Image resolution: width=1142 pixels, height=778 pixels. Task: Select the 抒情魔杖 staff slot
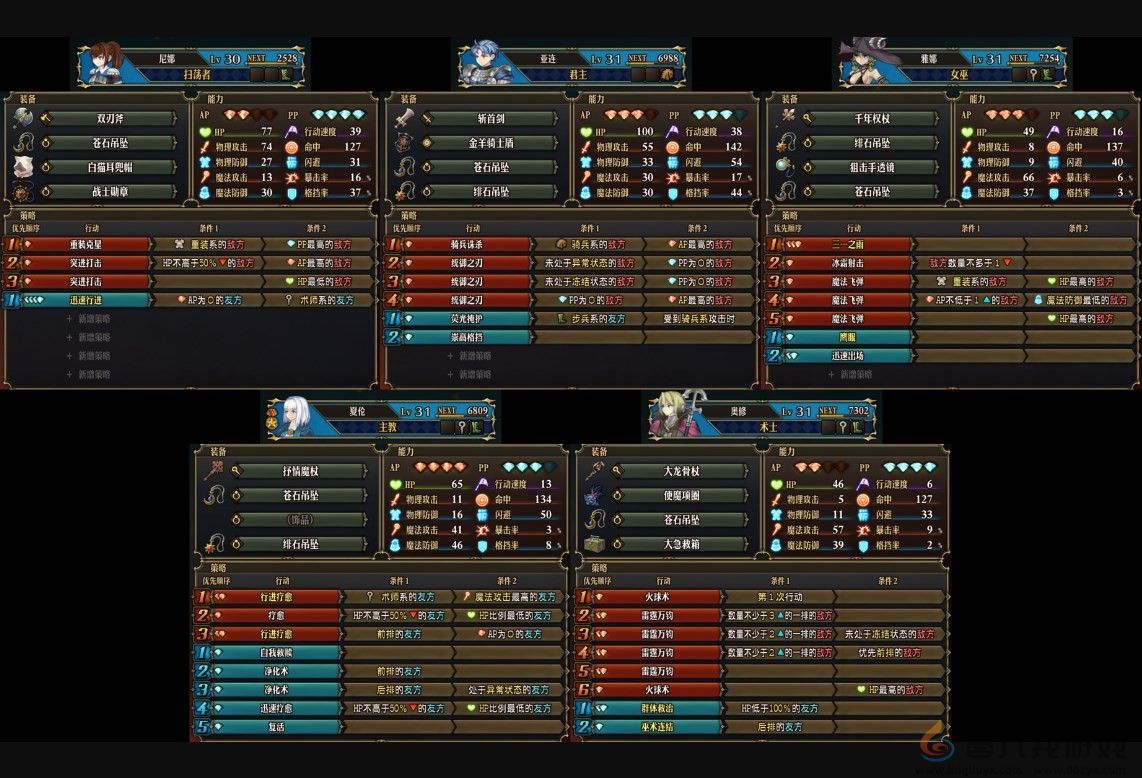(300, 471)
